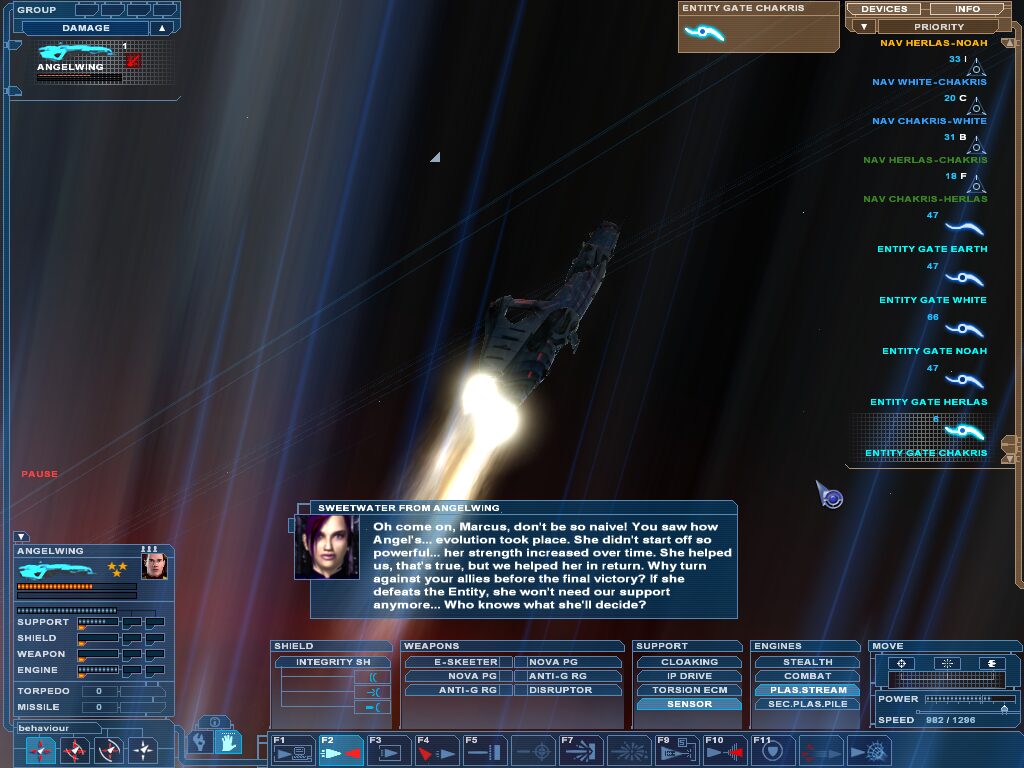Switch to the Info tab
Image resolution: width=1024 pixels, height=768 pixels.
point(968,9)
